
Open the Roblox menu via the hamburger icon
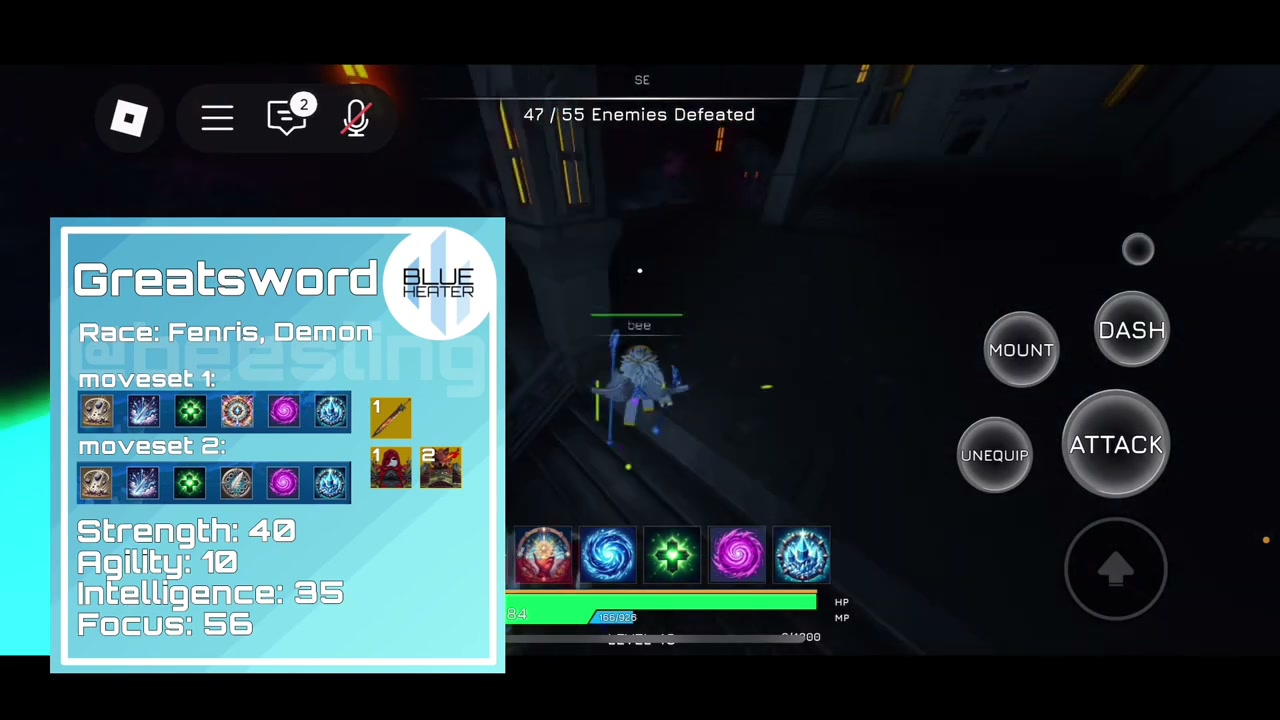tap(218, 117)
